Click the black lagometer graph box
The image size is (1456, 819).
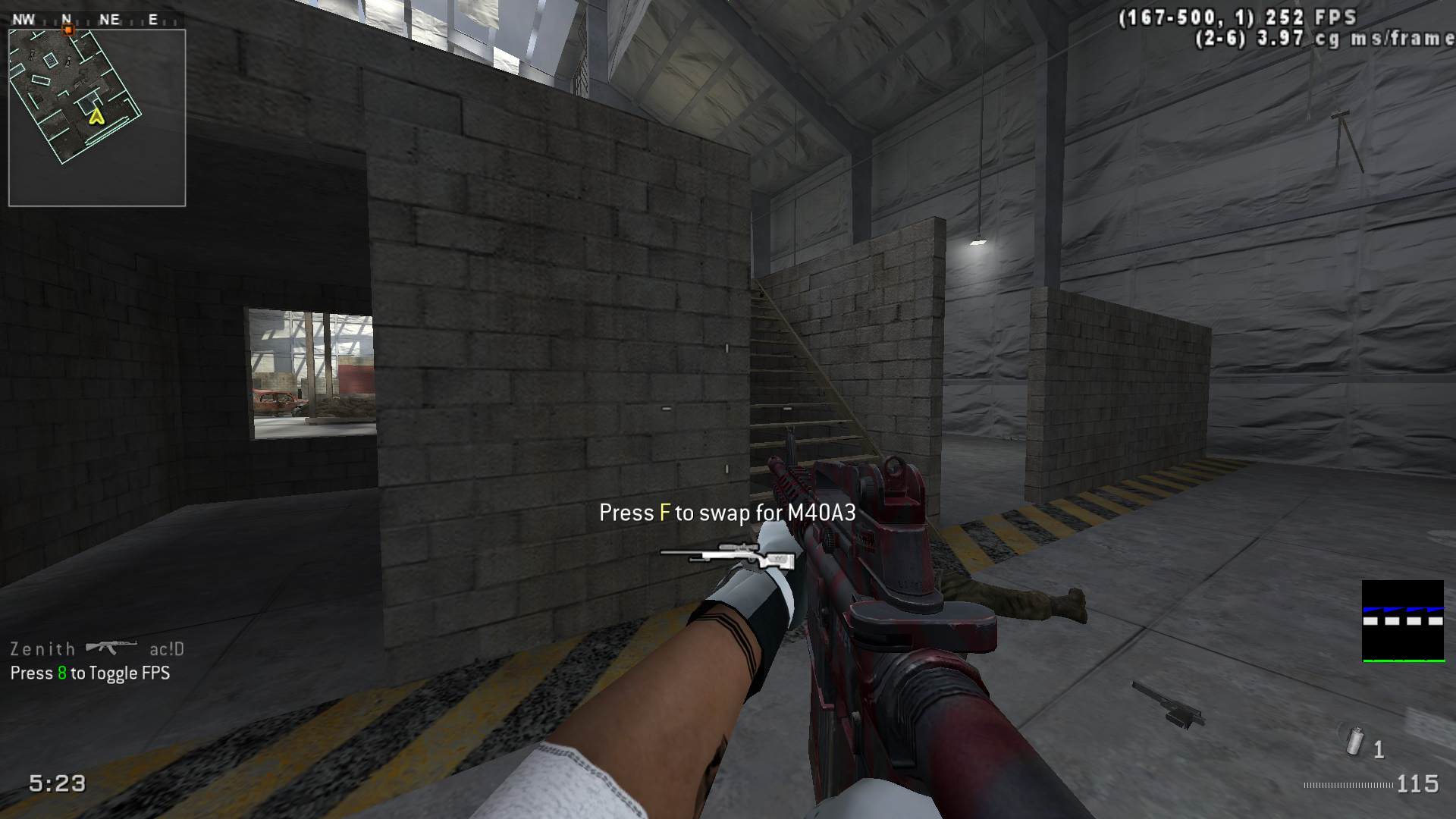tap(1402, 621)
